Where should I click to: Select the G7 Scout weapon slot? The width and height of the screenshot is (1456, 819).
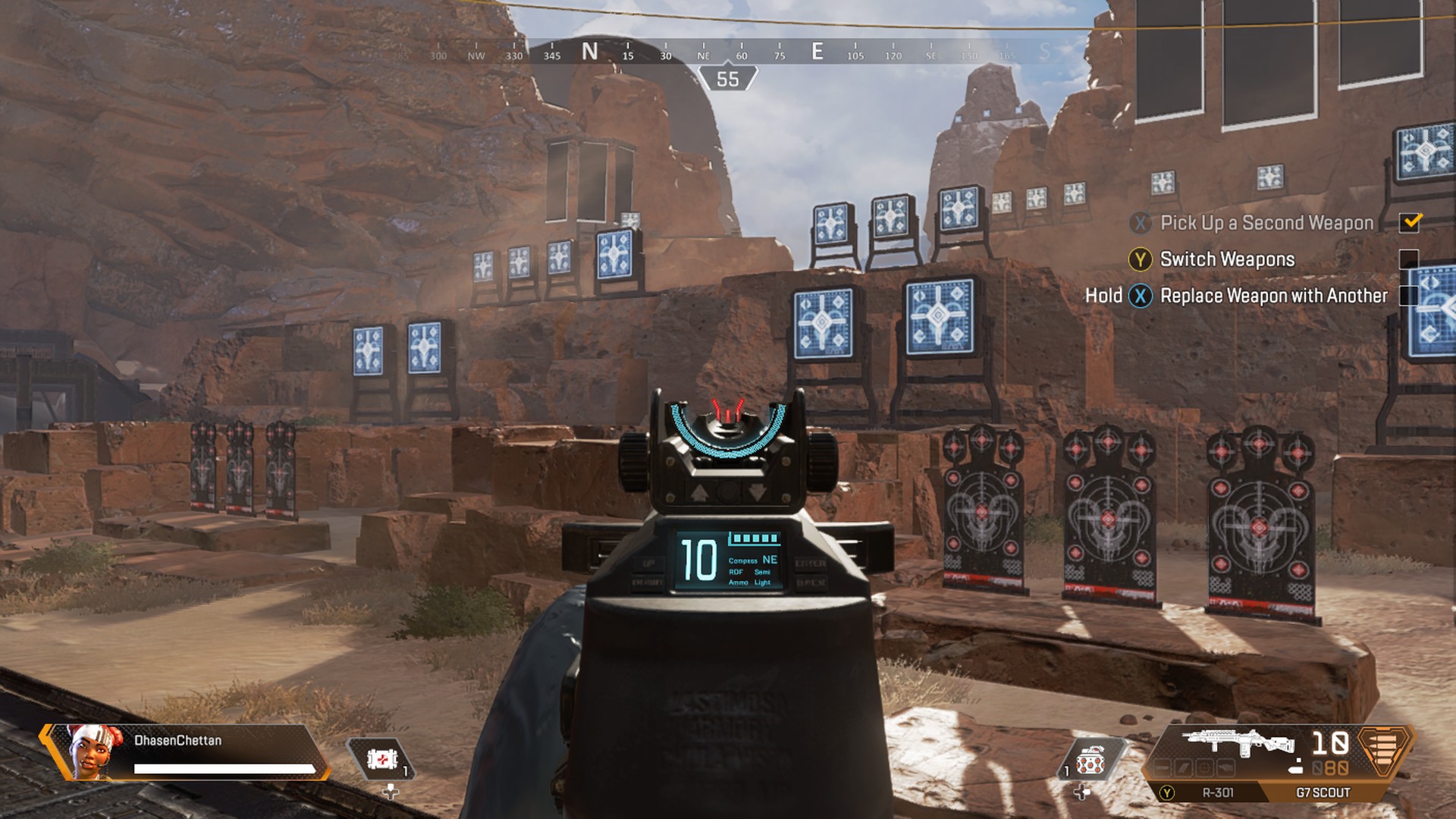click(1323, 792)
